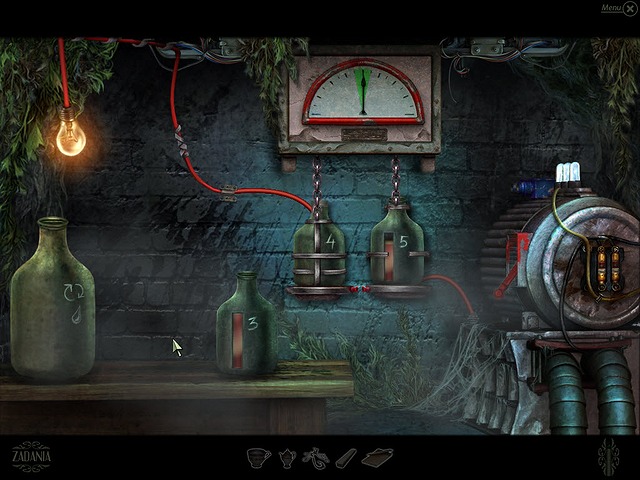Image resolution: width=640 pixels, height=480 pixels.
Task: Choose the leafy branch inventory item
Action: [x=315, y=458]
